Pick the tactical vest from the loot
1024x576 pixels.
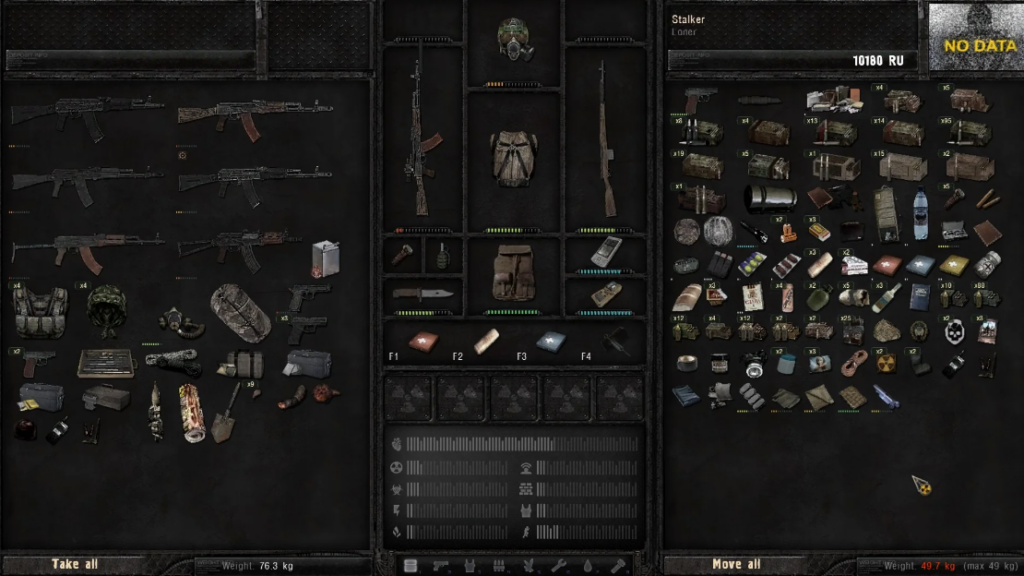(x=41, y=312)
